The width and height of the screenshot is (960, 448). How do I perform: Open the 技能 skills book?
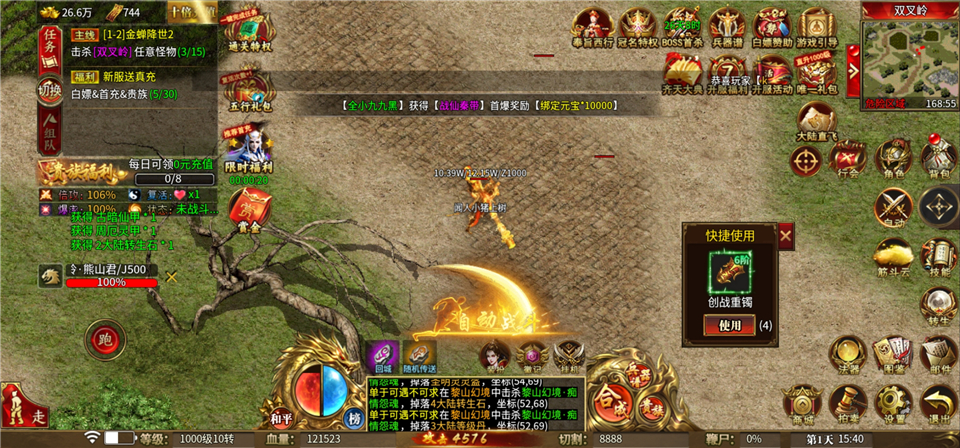tap(939, 256)
